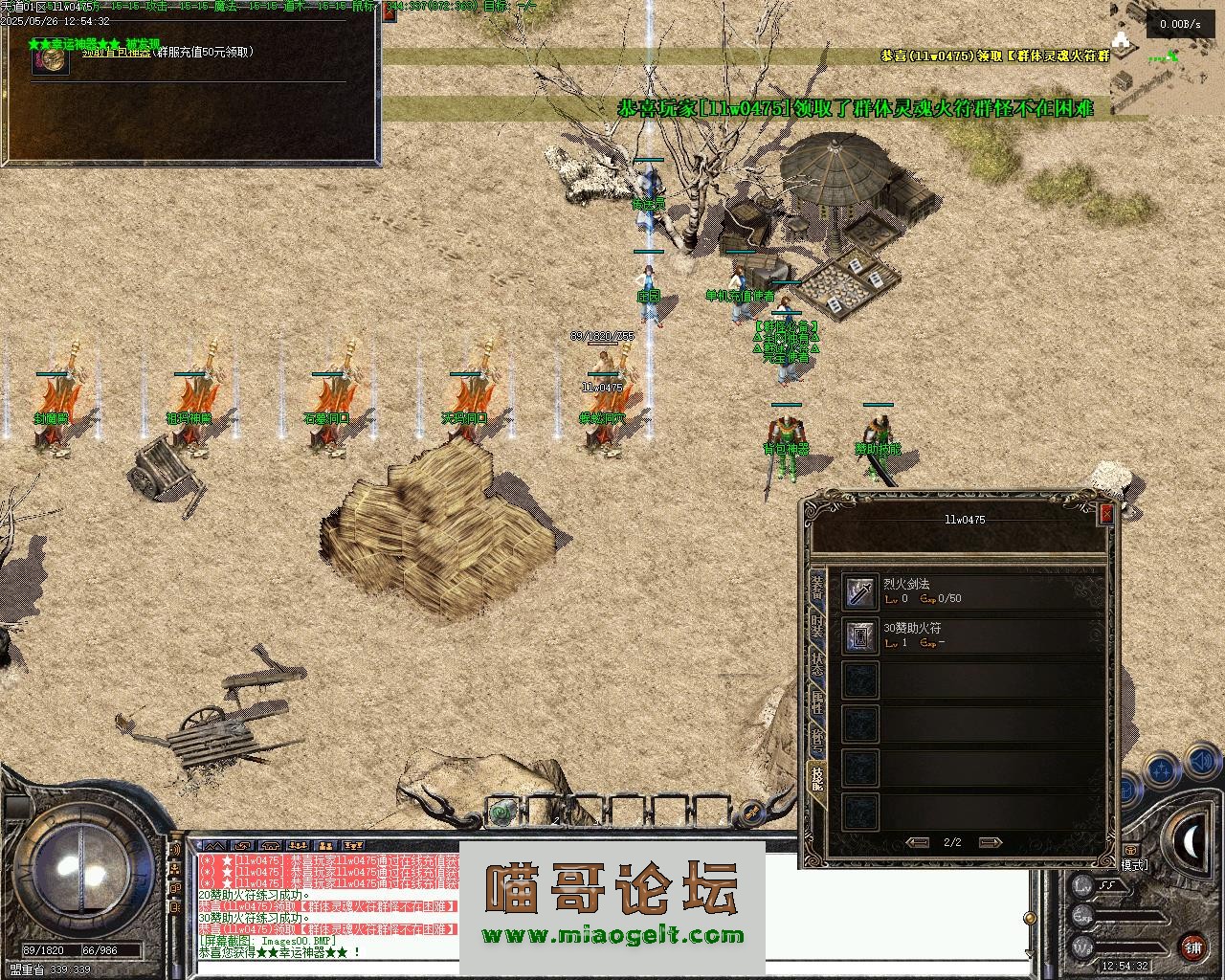Select the 烈火剑法 skill icon

(859, 591)
